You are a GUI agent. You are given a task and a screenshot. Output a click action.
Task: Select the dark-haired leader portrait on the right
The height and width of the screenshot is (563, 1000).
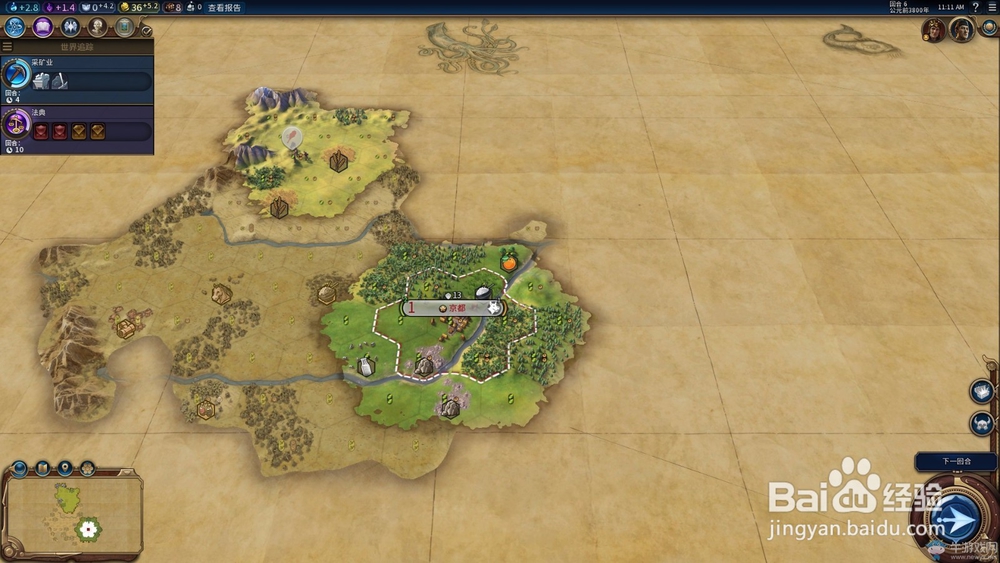(x=962, y=30)
